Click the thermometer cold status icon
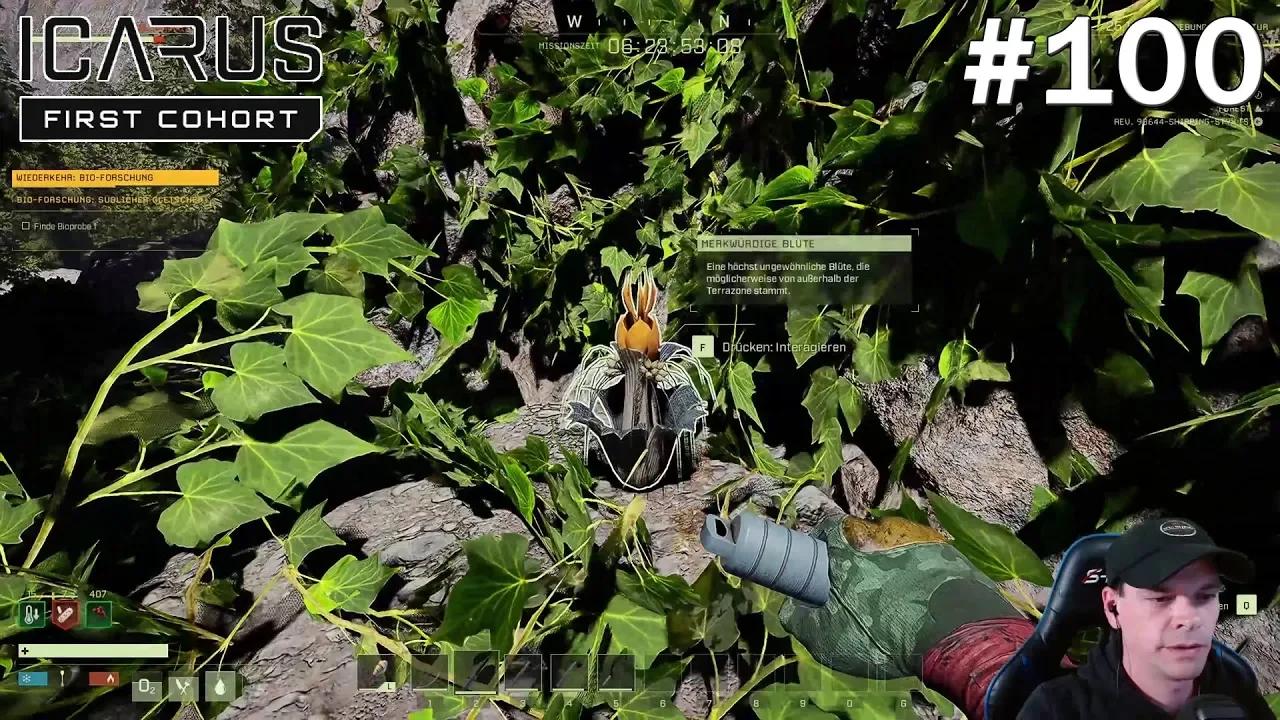Viewport: 1280px width, 720px height. (x=32, y=613)
